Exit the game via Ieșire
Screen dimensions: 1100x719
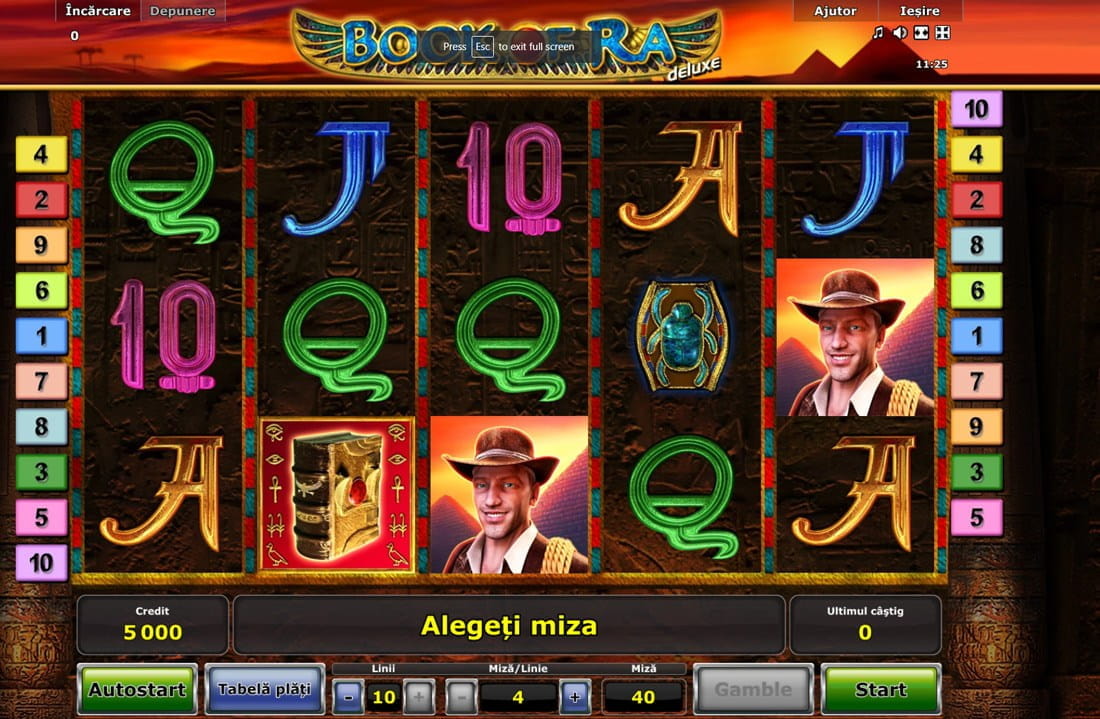point(920,11)
